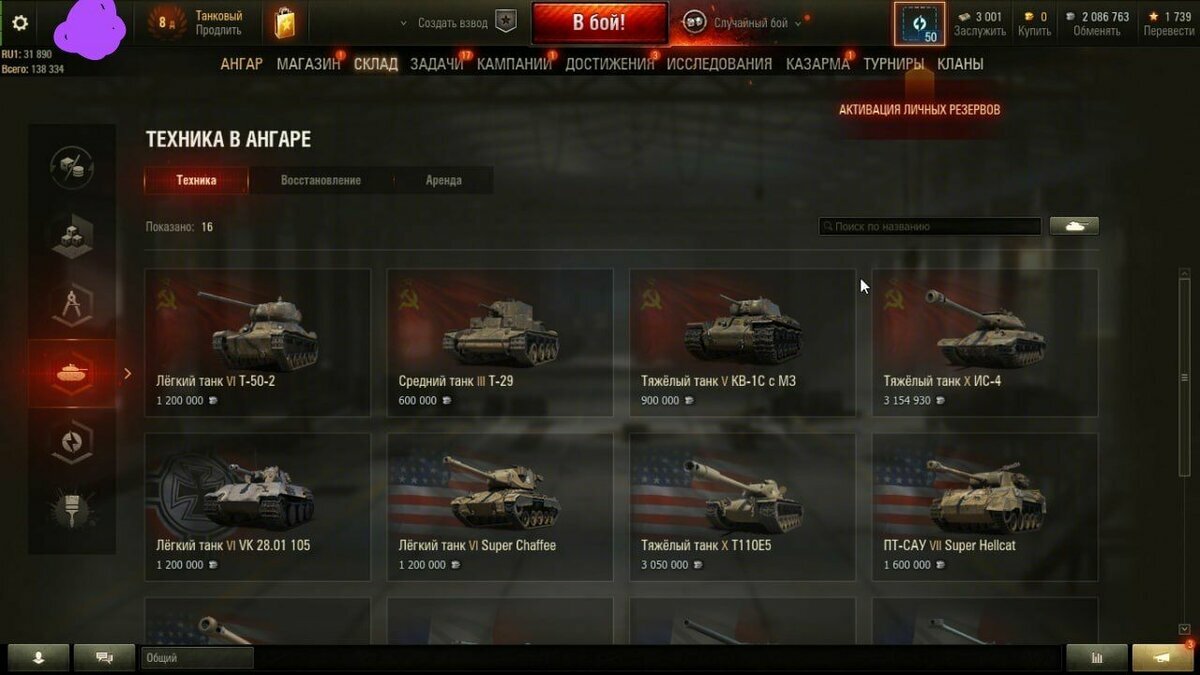Click the Общий chat channel box
The height and width of the screenshot is (675, 1200).
tap(197, 658)
